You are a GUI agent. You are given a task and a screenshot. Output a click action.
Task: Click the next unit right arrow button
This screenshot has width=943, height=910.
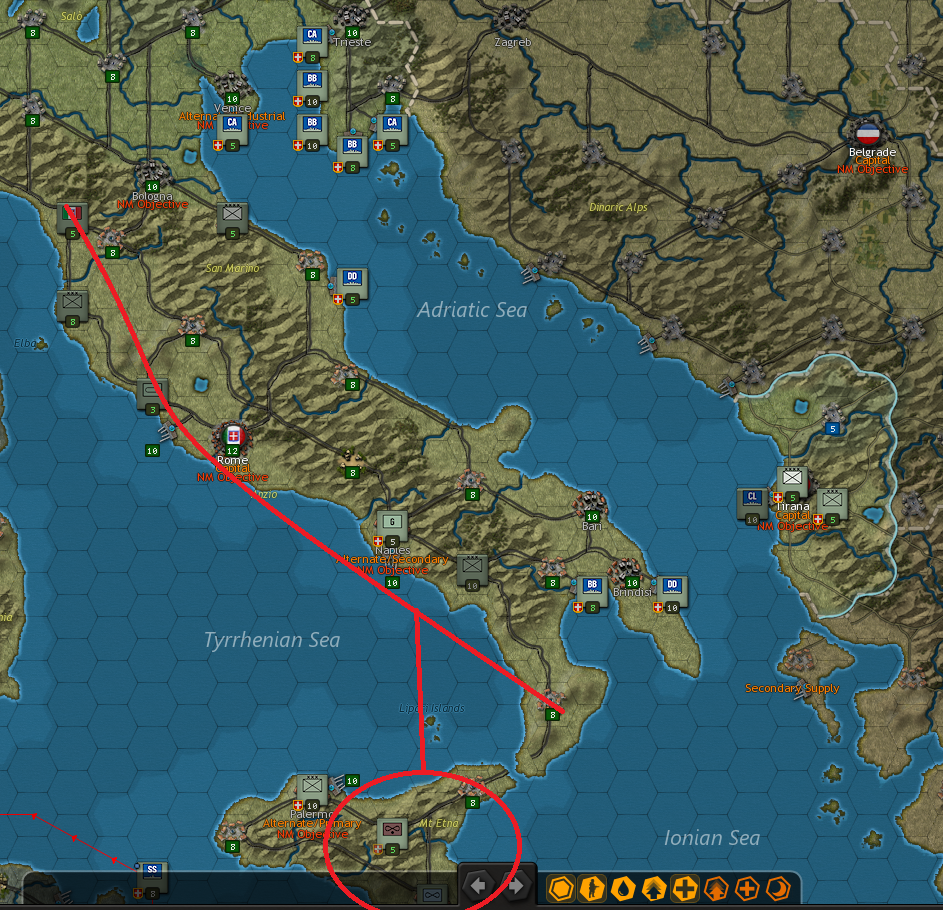[x=515, y=885]
